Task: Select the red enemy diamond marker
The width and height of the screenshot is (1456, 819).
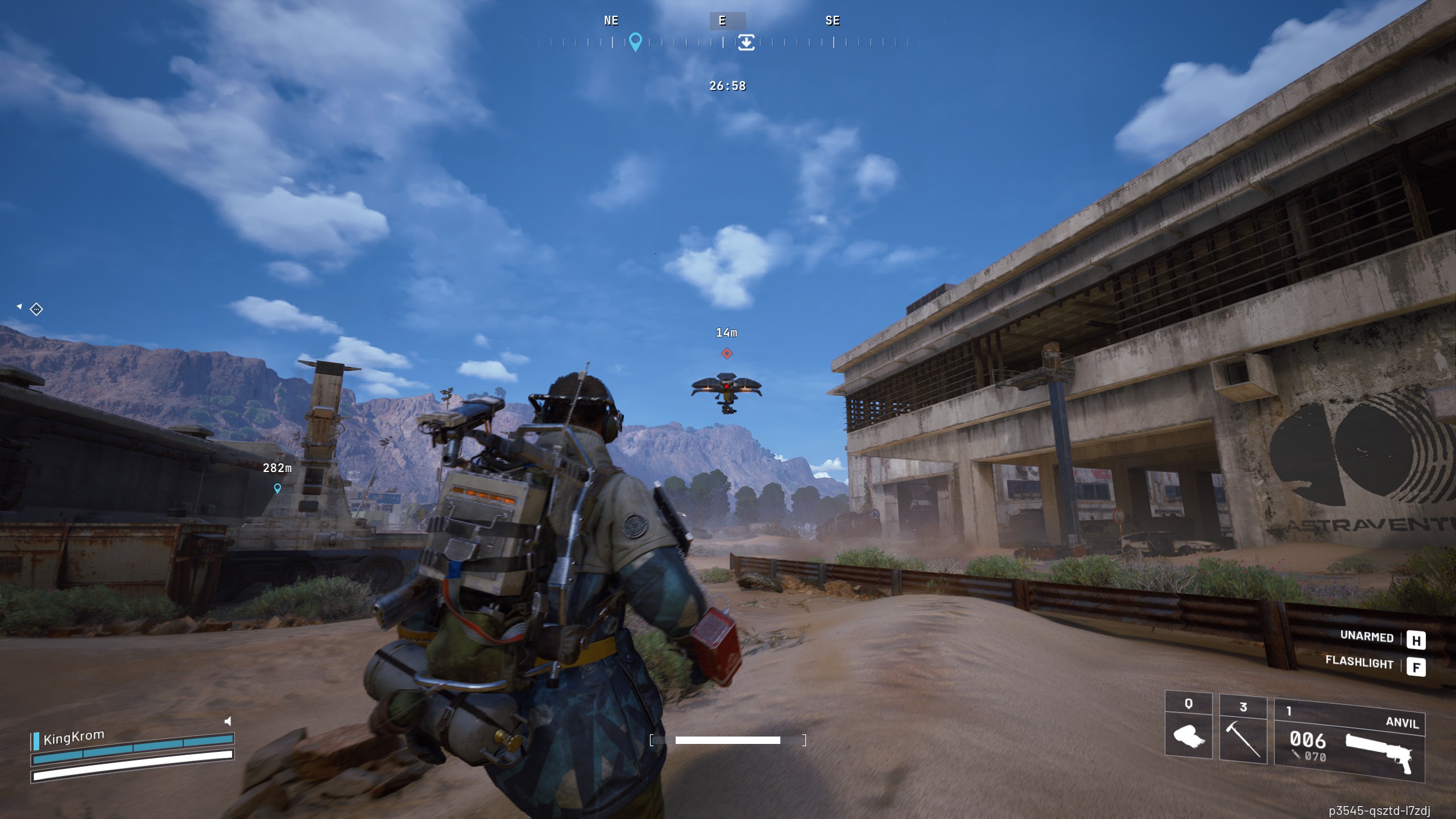Action: point(726,354)
